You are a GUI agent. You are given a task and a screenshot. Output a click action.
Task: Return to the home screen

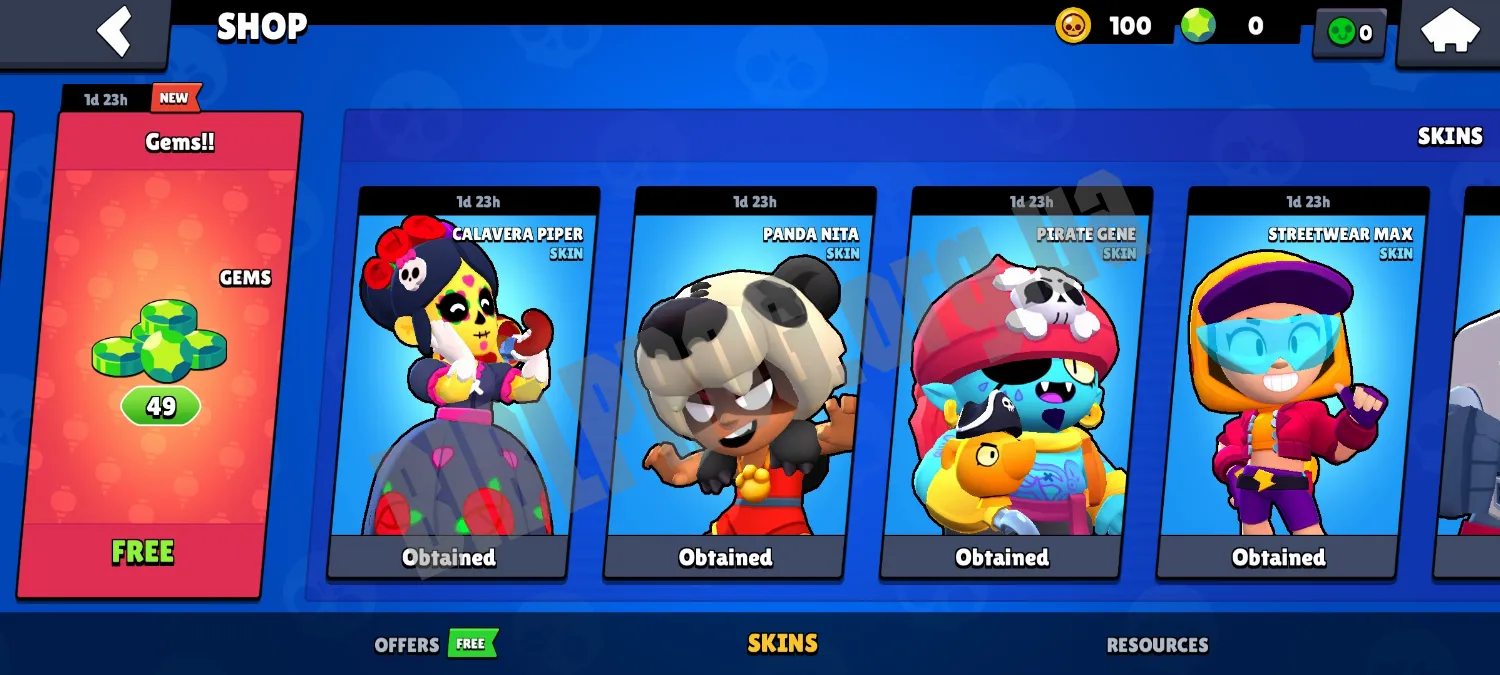[x=1449, y=30]
